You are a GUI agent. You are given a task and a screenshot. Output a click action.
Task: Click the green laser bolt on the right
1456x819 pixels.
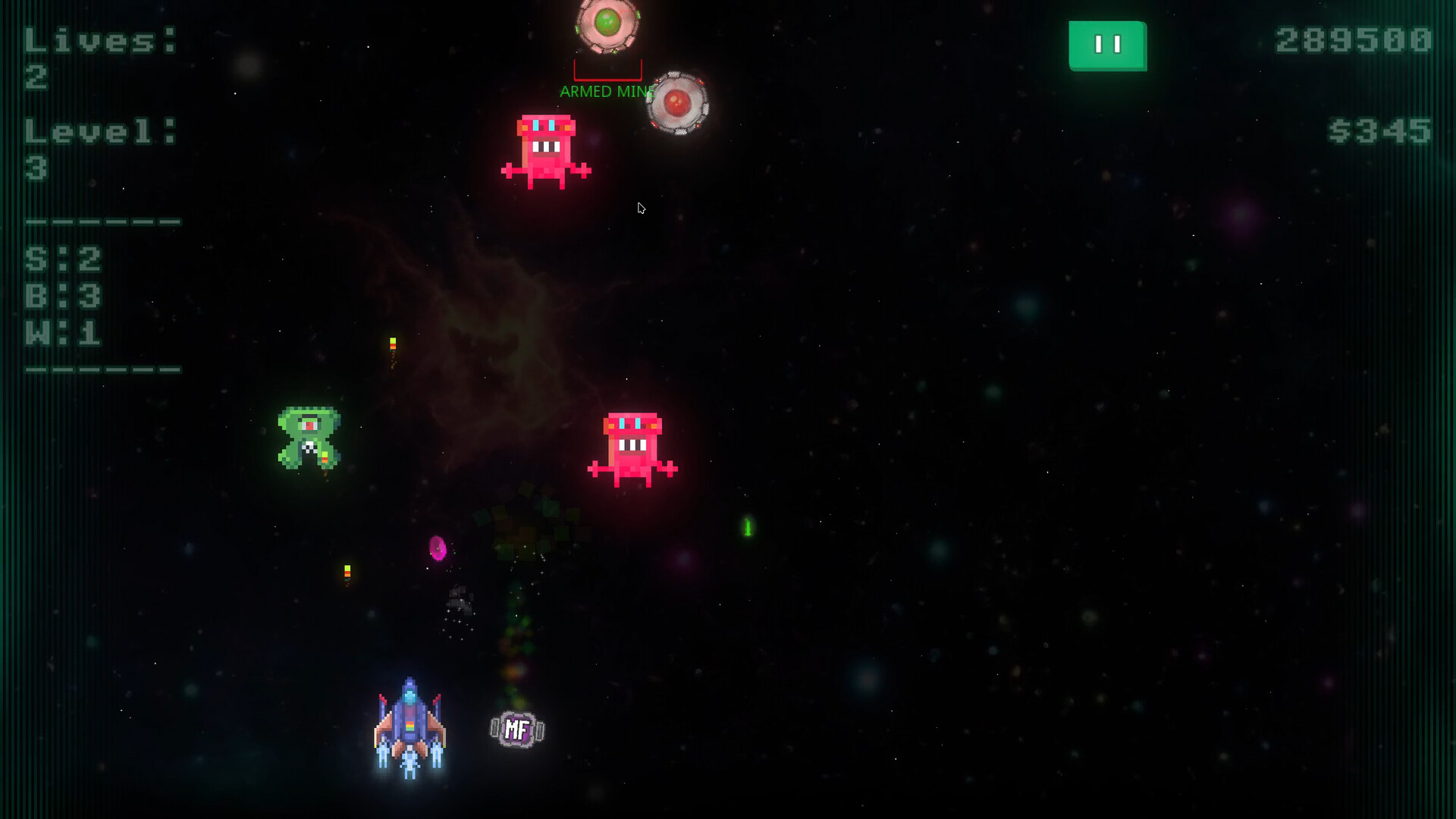[747, 527]
